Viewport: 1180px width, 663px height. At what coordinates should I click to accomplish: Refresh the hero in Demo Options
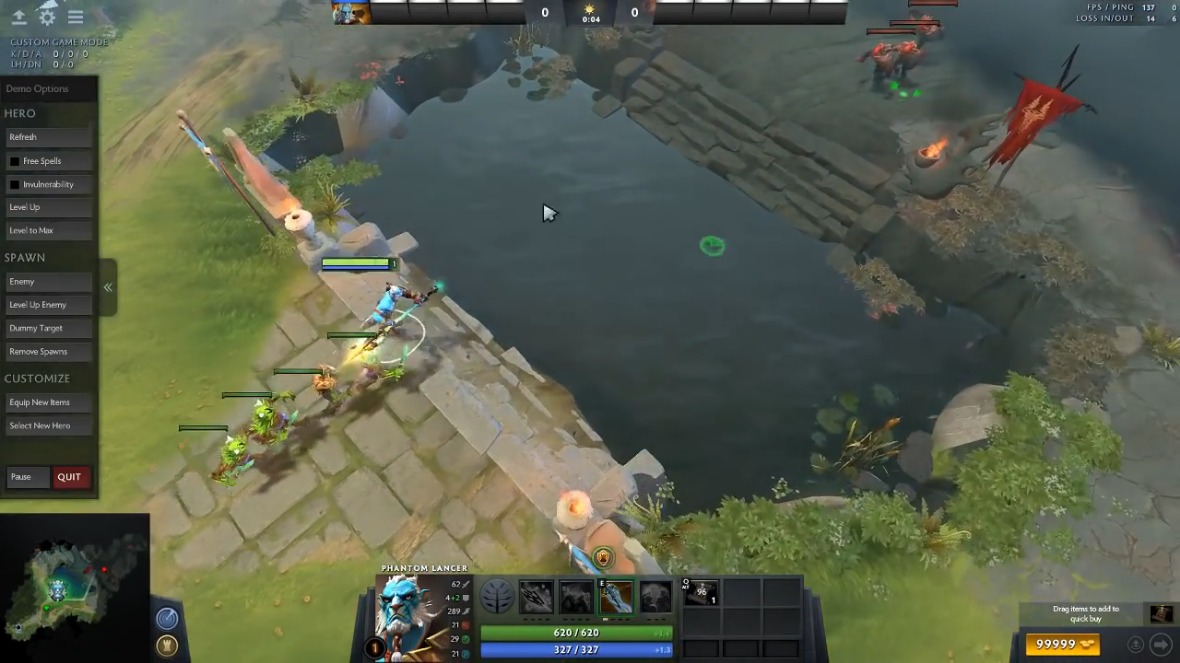pos(48,137)
